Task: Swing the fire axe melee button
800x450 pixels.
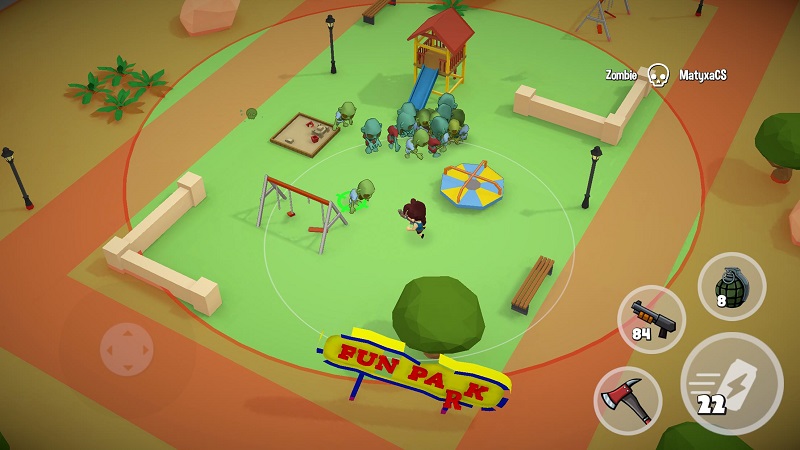Action: coord(628,400)
